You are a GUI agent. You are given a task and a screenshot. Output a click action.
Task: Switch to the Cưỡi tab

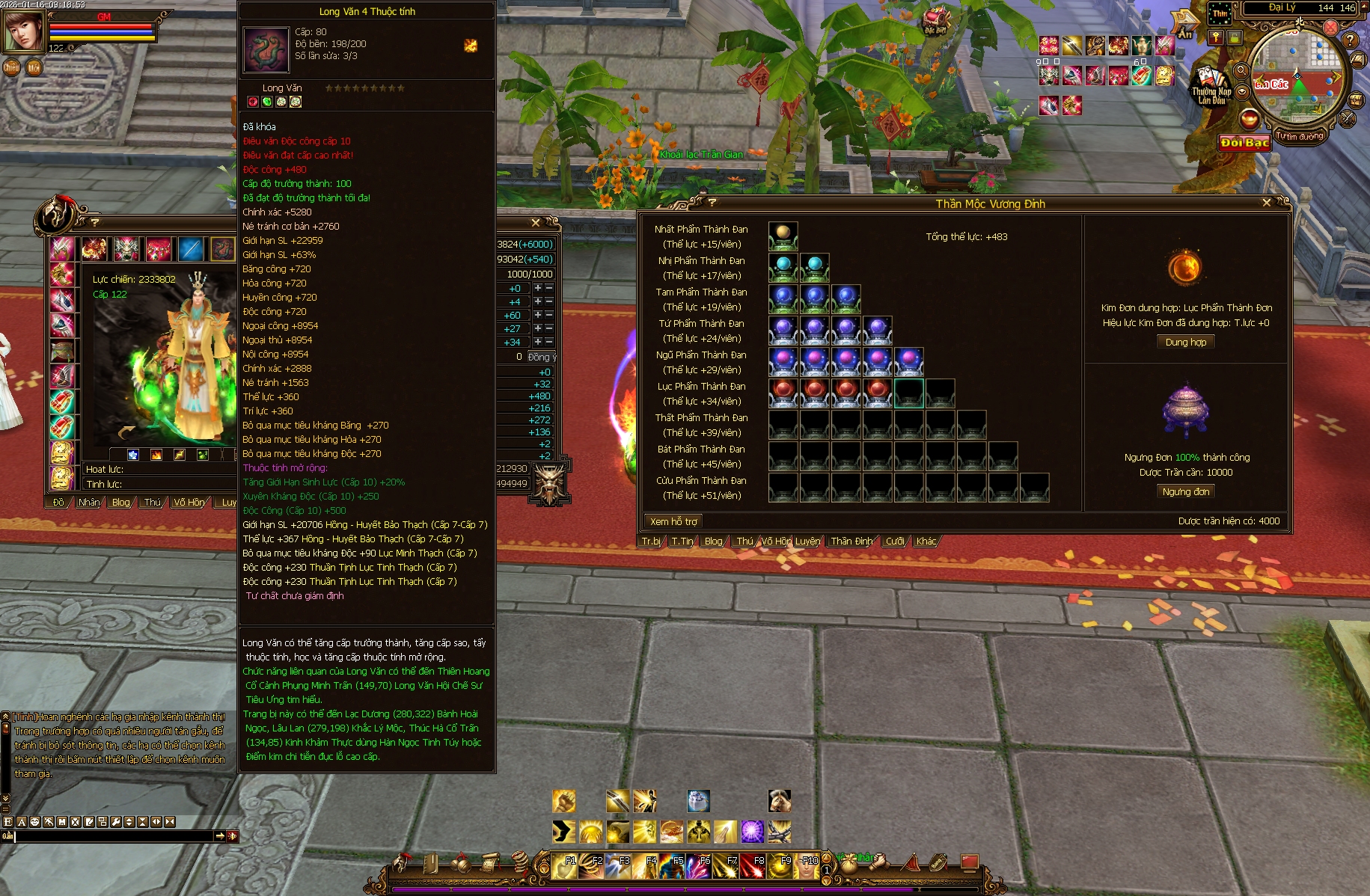[894, 541]
